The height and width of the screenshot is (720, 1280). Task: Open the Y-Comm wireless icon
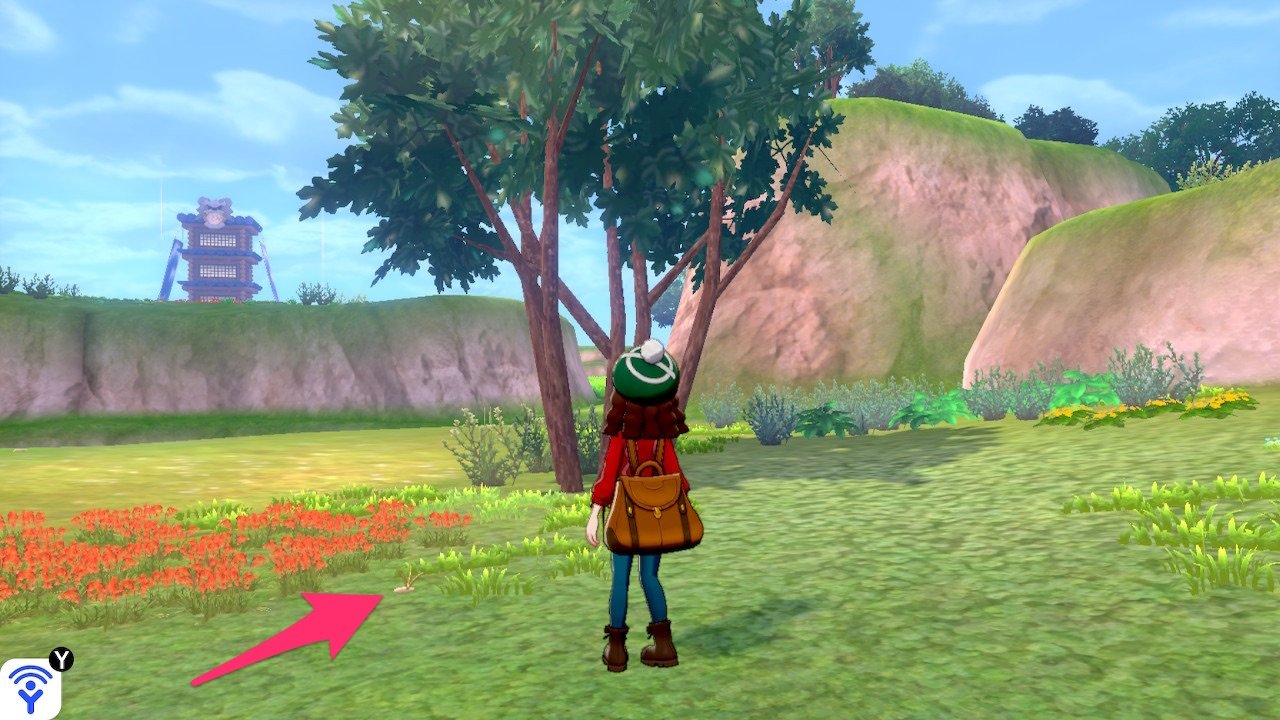pyautogui.click(x=31, y=688)
